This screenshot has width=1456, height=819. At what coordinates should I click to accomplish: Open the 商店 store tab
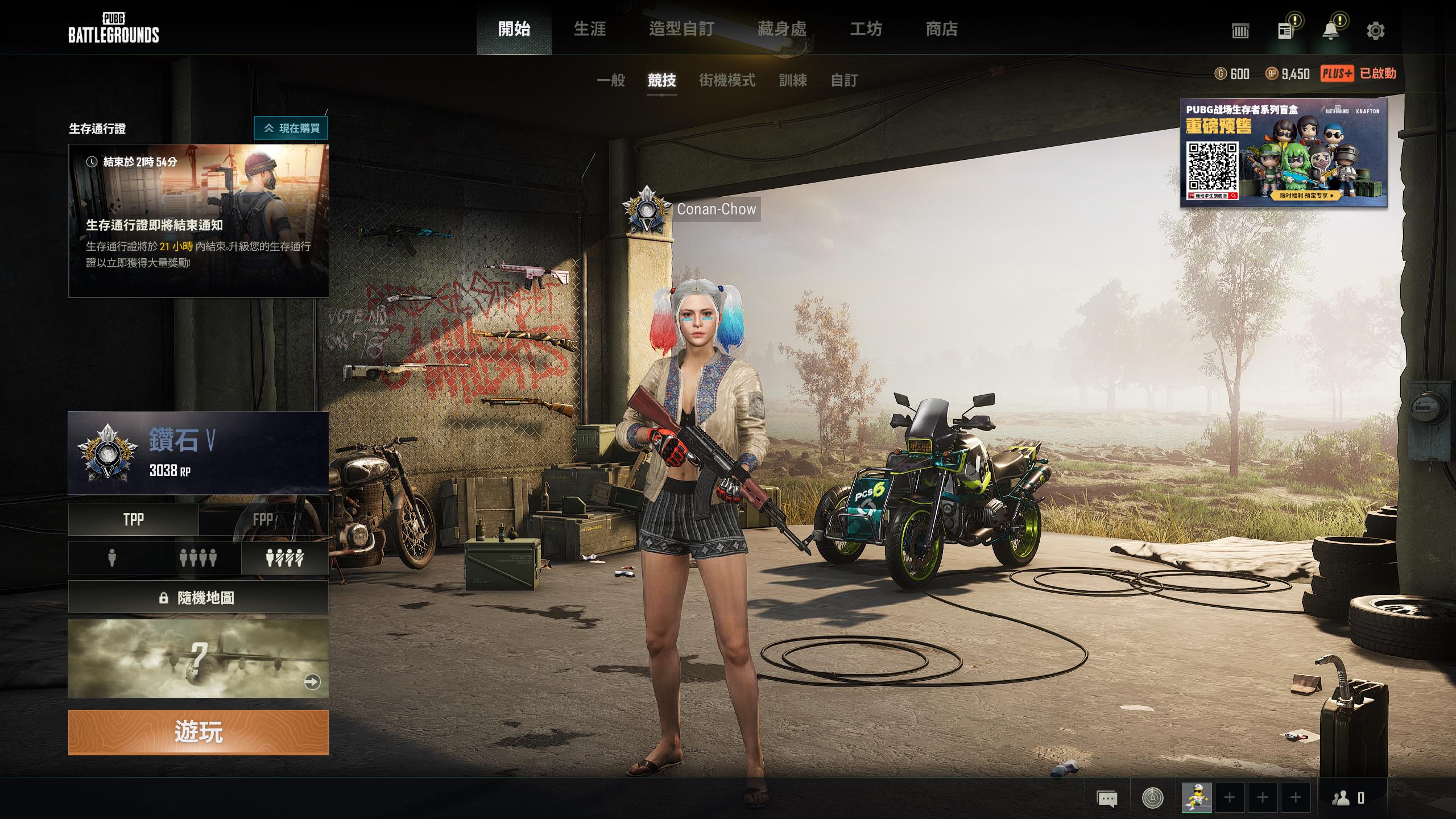(x=942, y=29)
